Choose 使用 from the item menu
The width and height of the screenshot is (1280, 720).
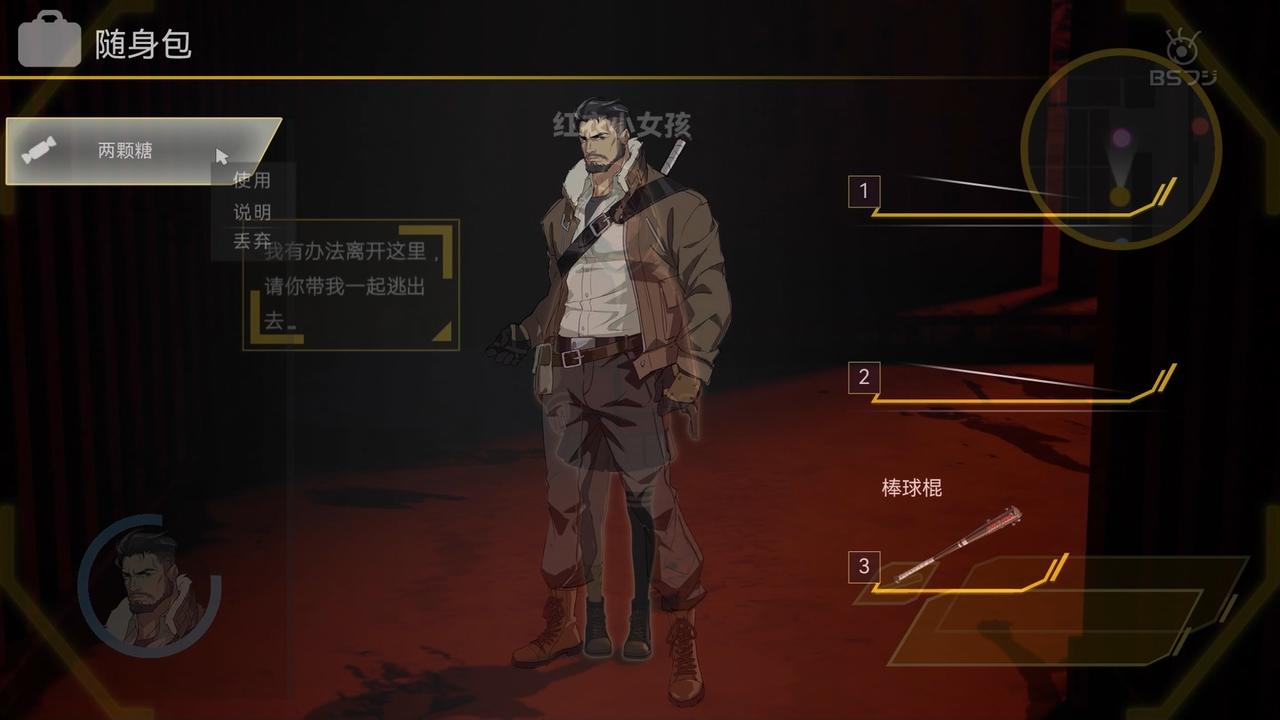(x=251, y=181)
